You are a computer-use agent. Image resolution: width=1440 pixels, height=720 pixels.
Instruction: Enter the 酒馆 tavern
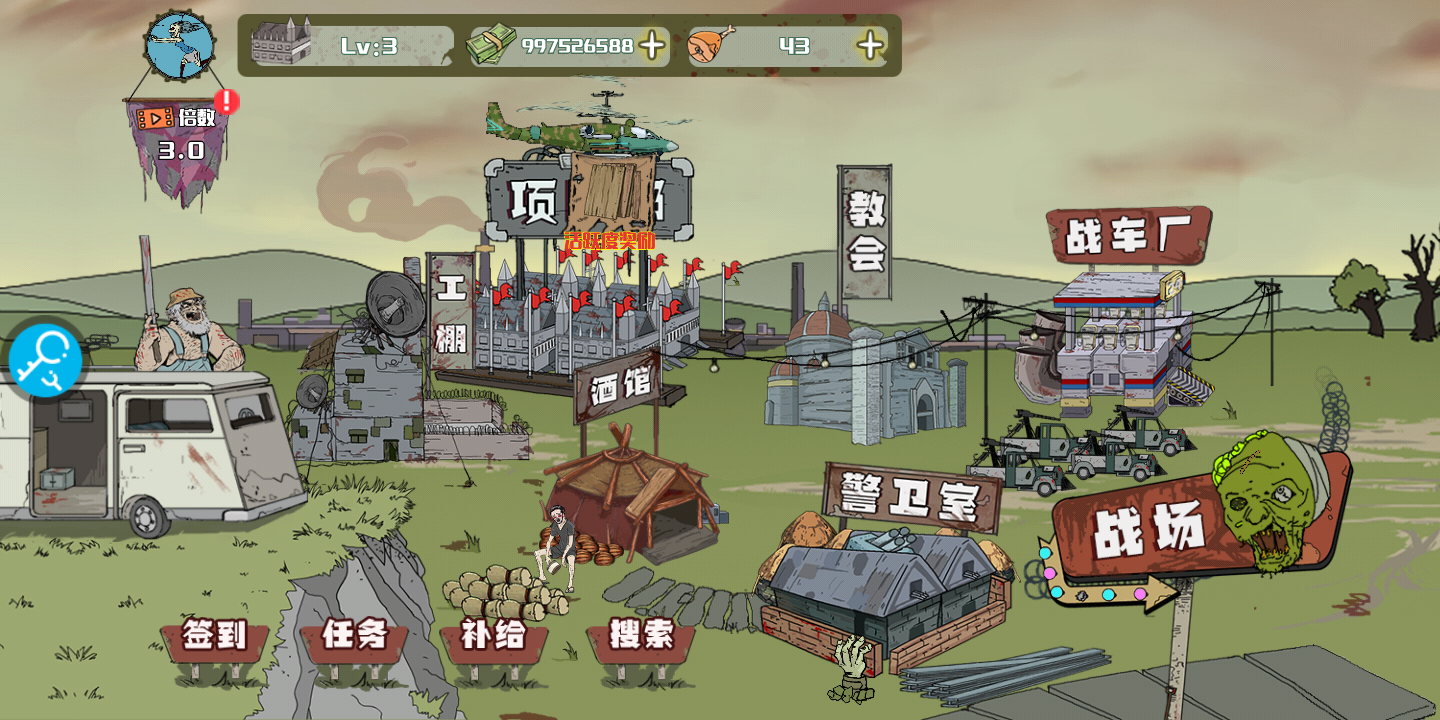620,385
